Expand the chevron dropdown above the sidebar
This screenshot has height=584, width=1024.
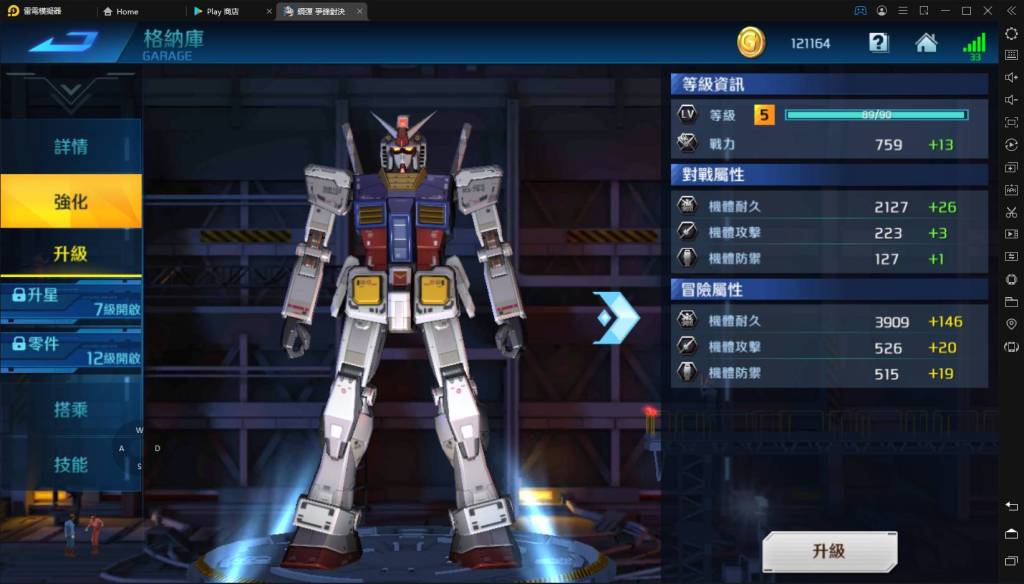coord(70,93)
